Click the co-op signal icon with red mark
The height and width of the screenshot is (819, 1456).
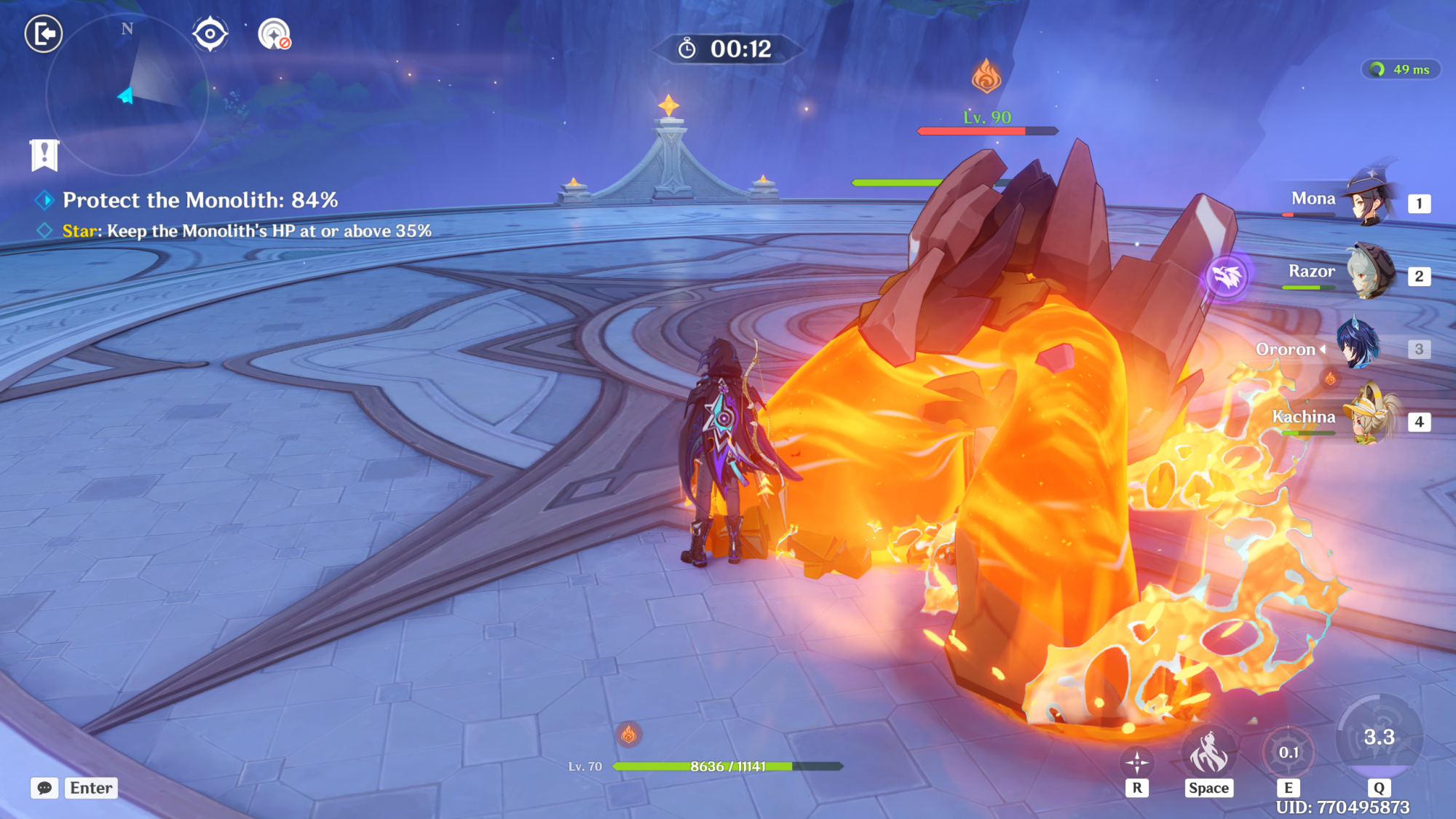coord(274,34)
